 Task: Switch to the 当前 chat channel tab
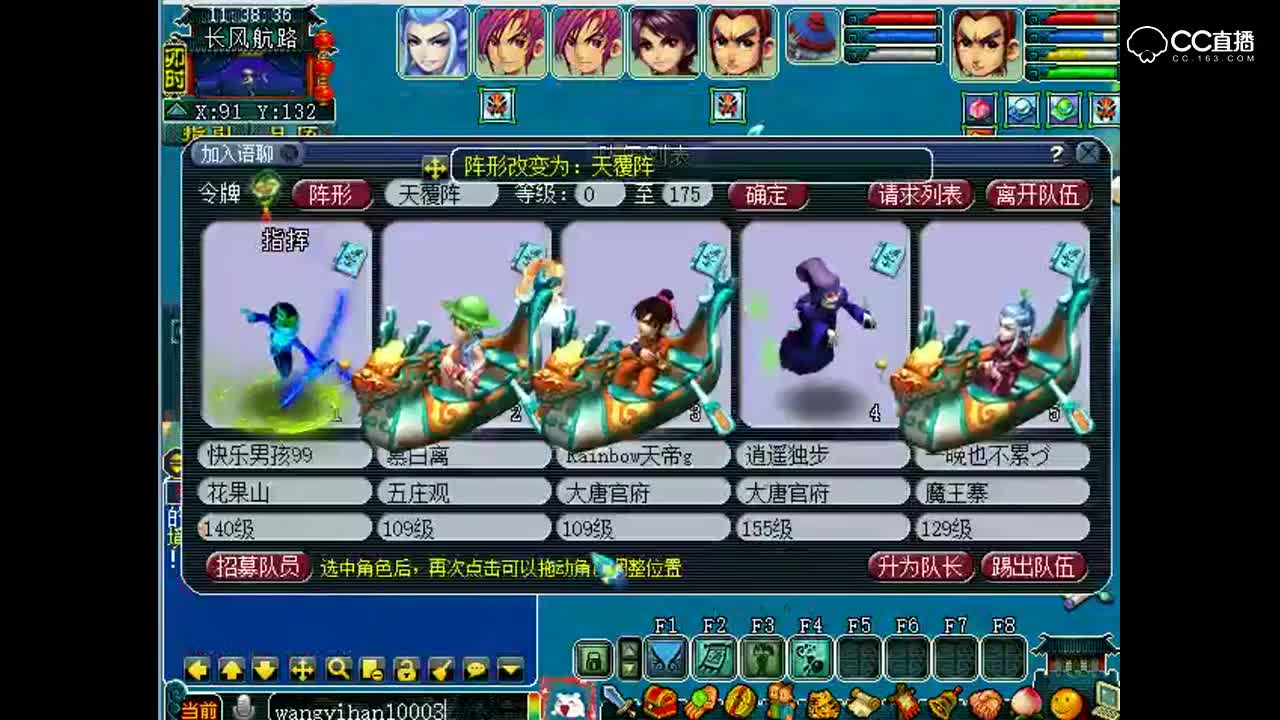pyautogui.click(x=200, y=710)
